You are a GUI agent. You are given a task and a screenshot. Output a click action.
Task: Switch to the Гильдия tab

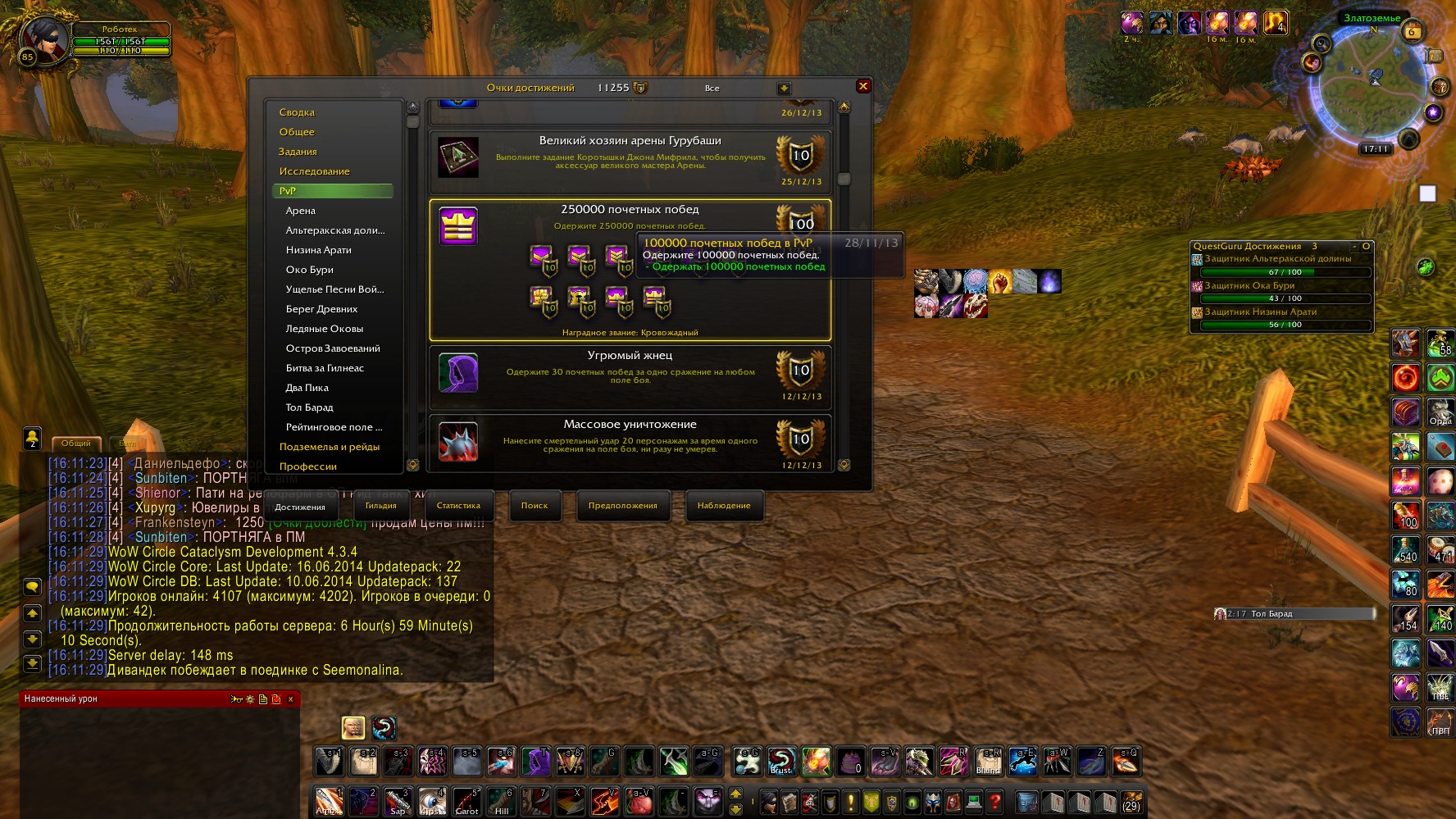[380, 506]
